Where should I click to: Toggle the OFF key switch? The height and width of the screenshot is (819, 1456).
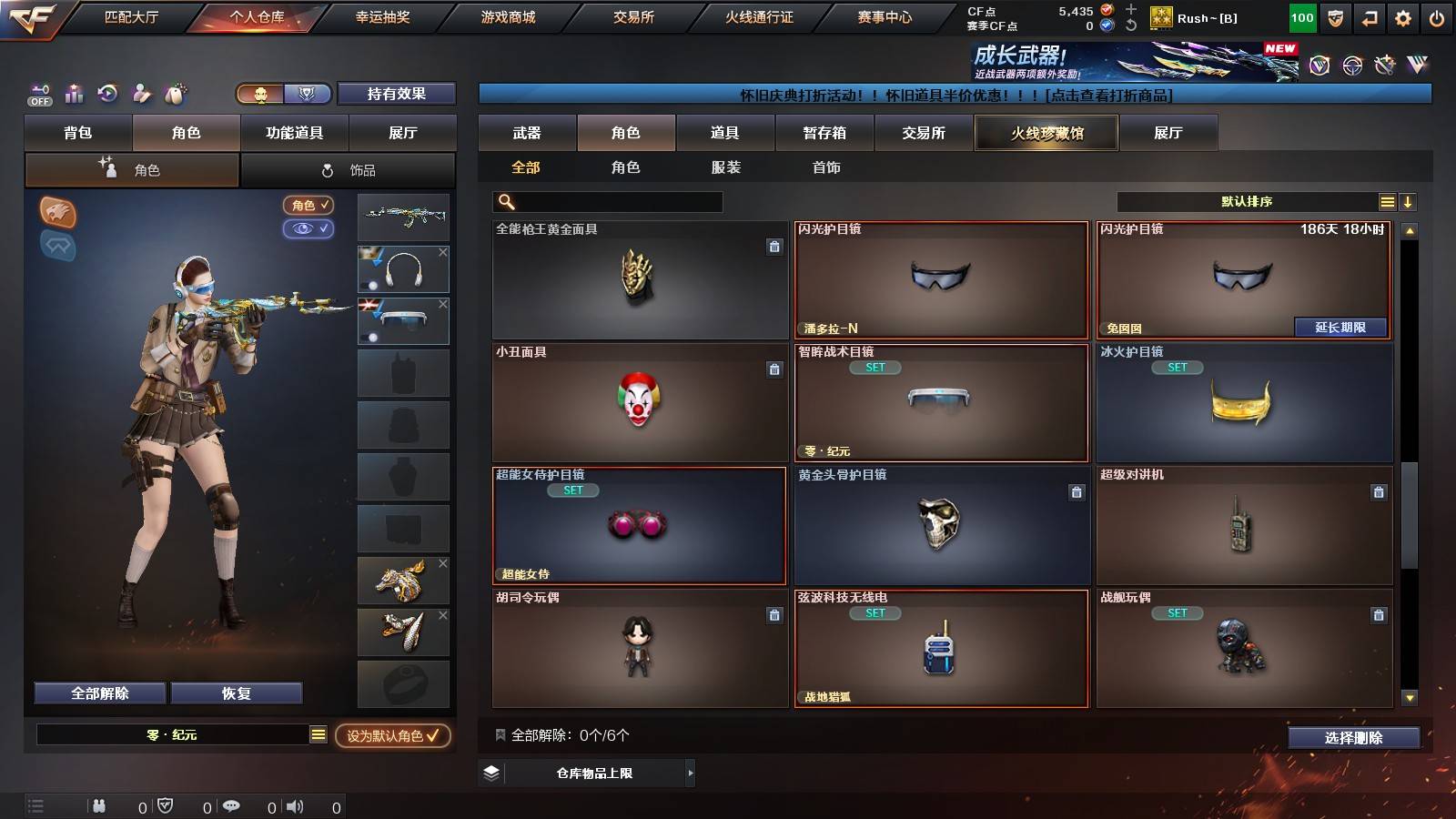(38, 94)
